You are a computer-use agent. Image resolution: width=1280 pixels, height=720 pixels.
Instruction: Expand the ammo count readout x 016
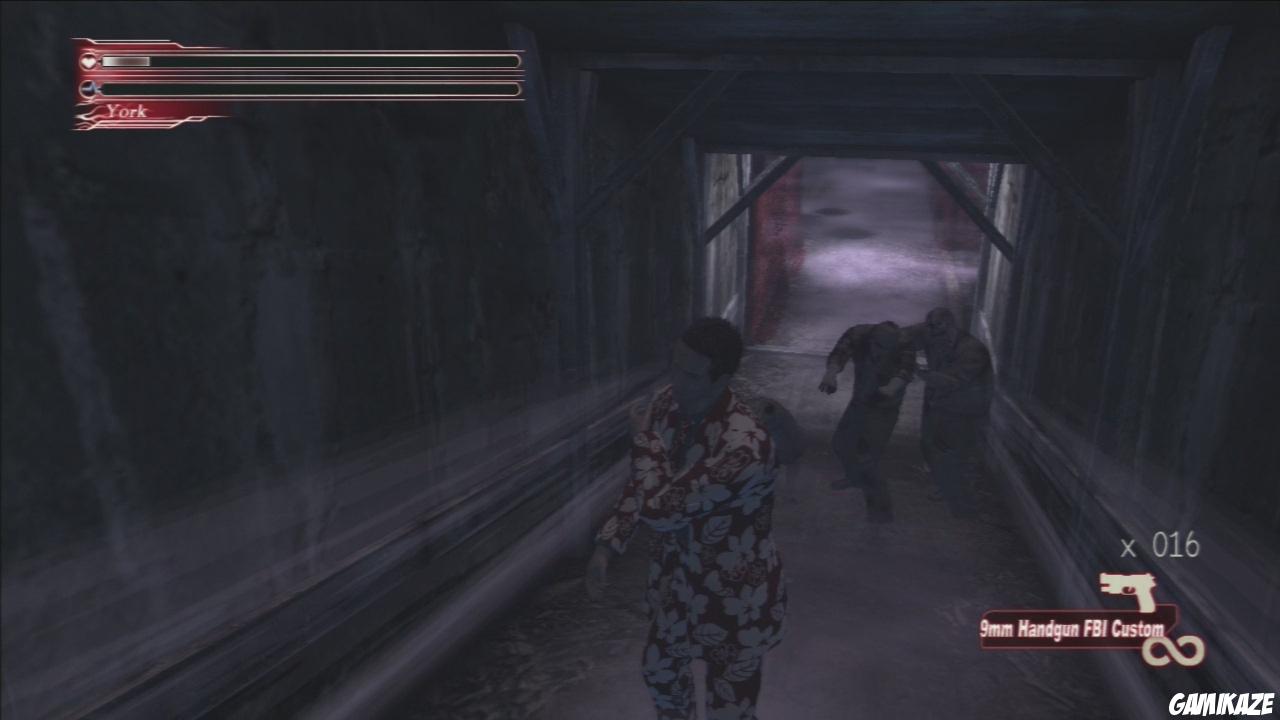pos(1158,545)
